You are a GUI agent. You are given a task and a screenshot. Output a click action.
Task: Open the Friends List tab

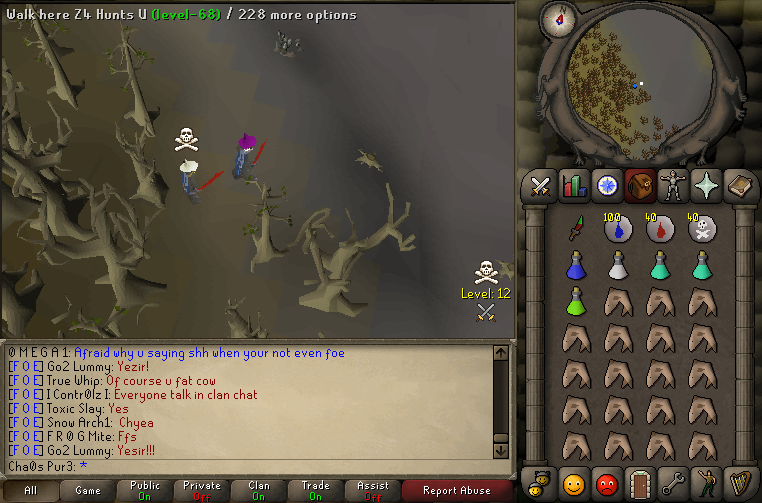coord(574,483)
